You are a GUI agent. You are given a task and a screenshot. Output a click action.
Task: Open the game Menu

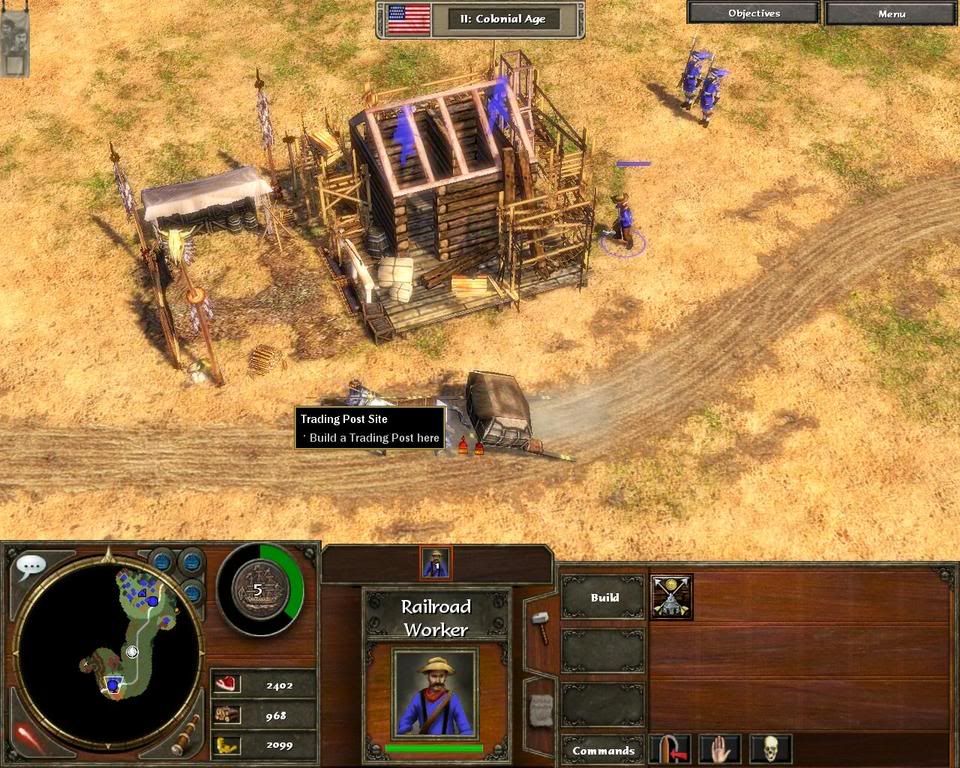[x=891, y=13]
